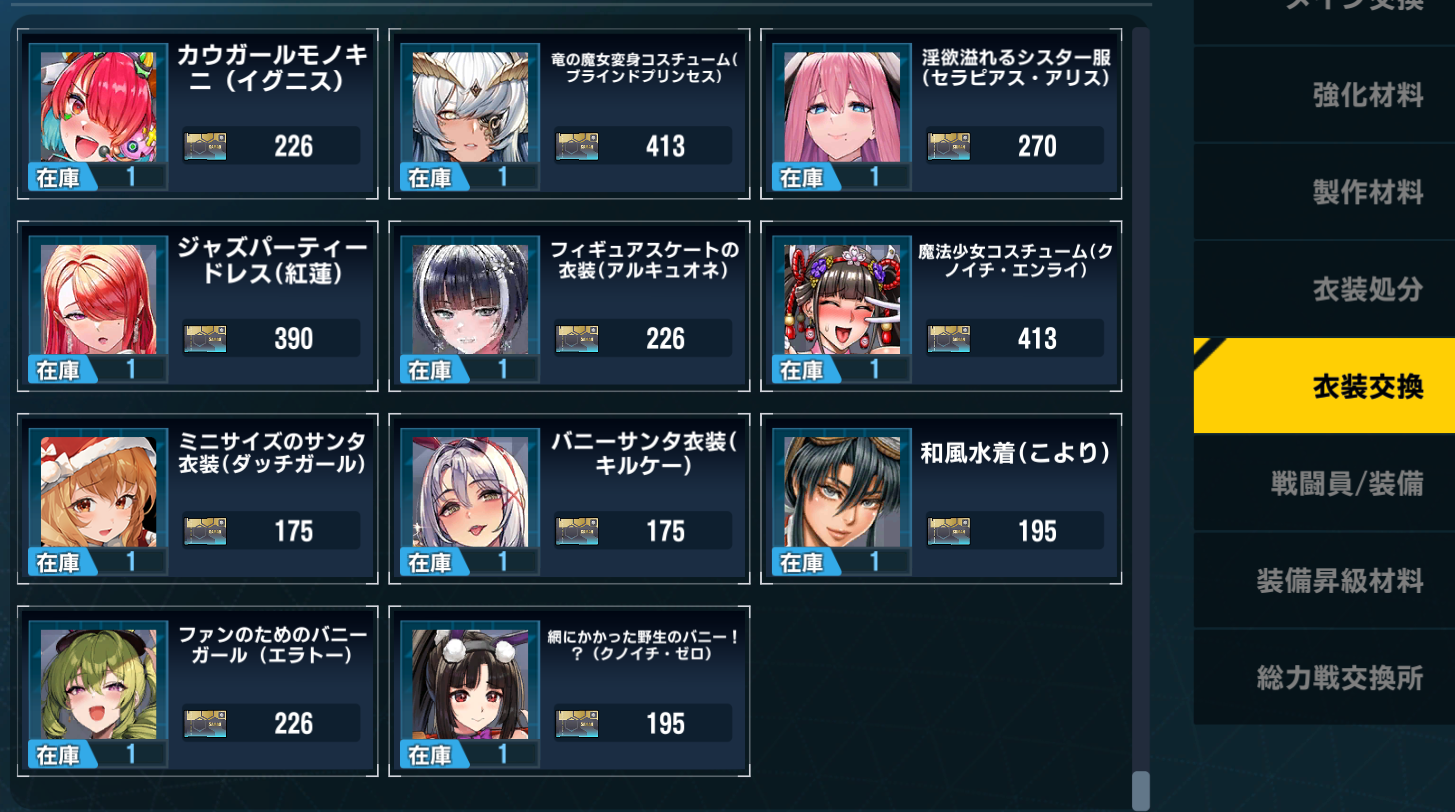Choose フィギュアスケートの衣装 (アルキュオネ)
The width and height of the screenshot is (1455, 812).
[x=569, y=305]
